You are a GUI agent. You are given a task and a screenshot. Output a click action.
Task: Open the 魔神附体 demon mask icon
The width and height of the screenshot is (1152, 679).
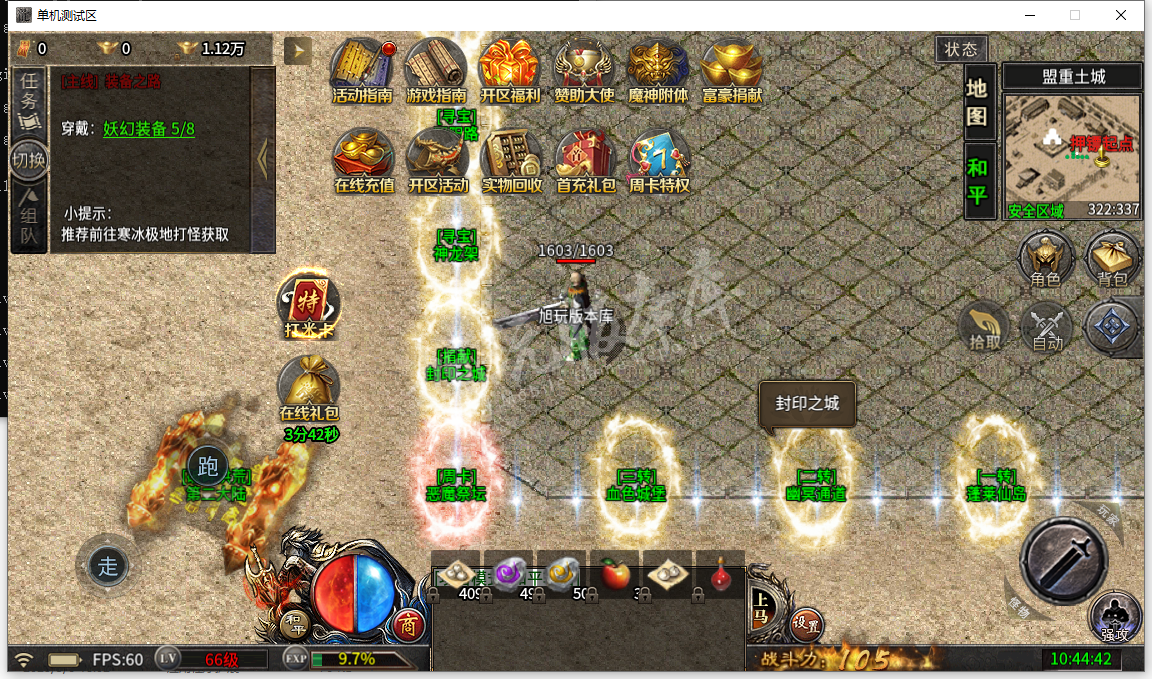point(657,70)
